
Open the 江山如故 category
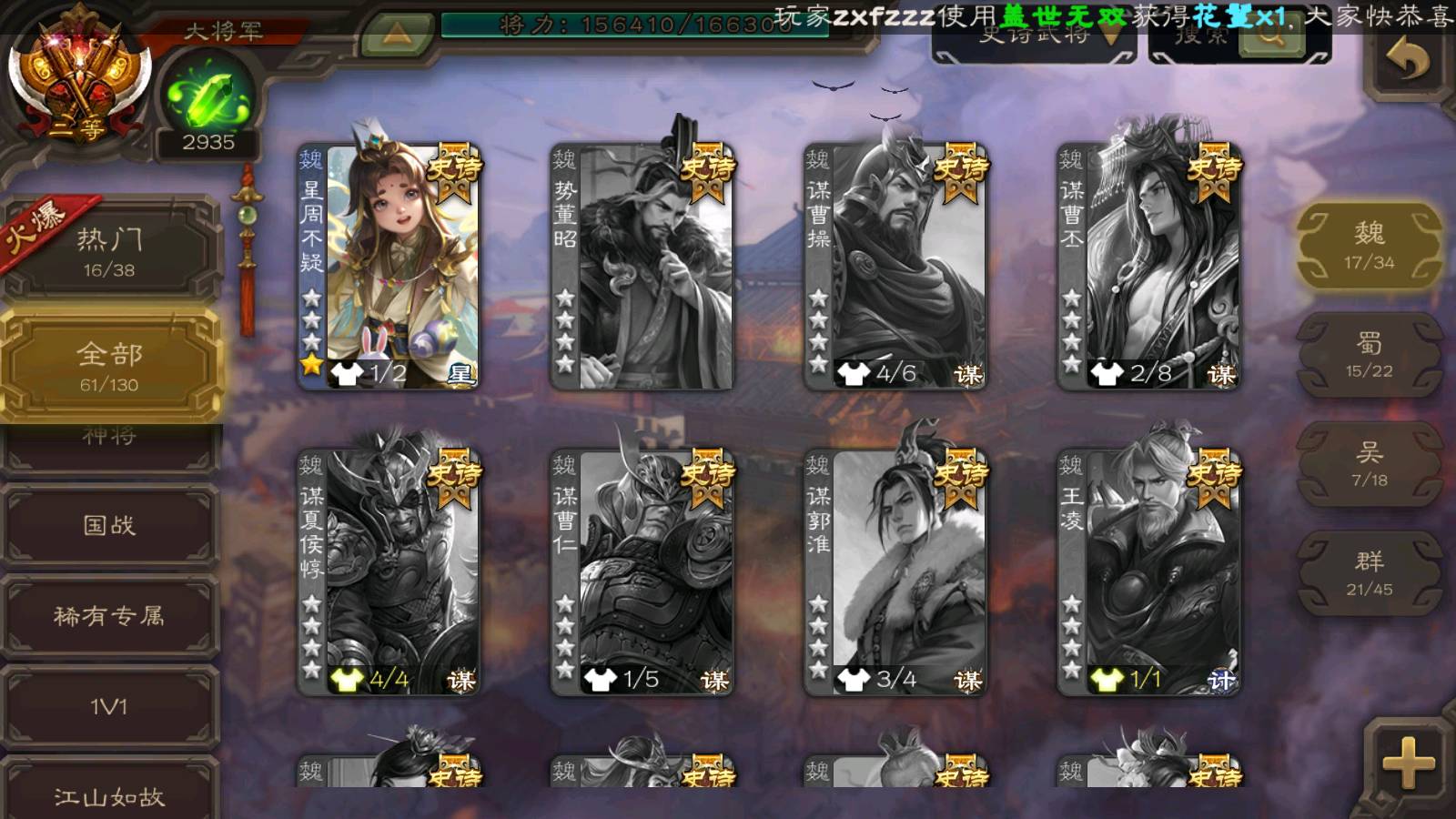[109, 794]
